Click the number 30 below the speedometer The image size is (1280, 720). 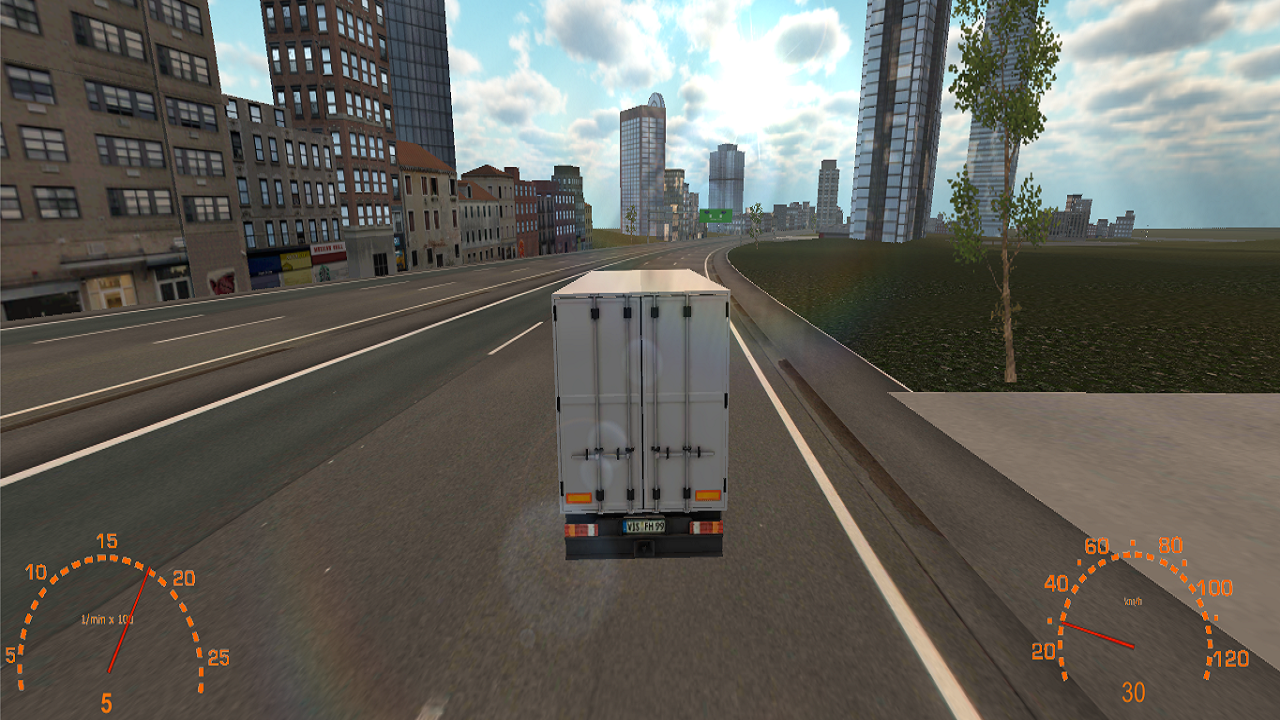coord(1133,690)
